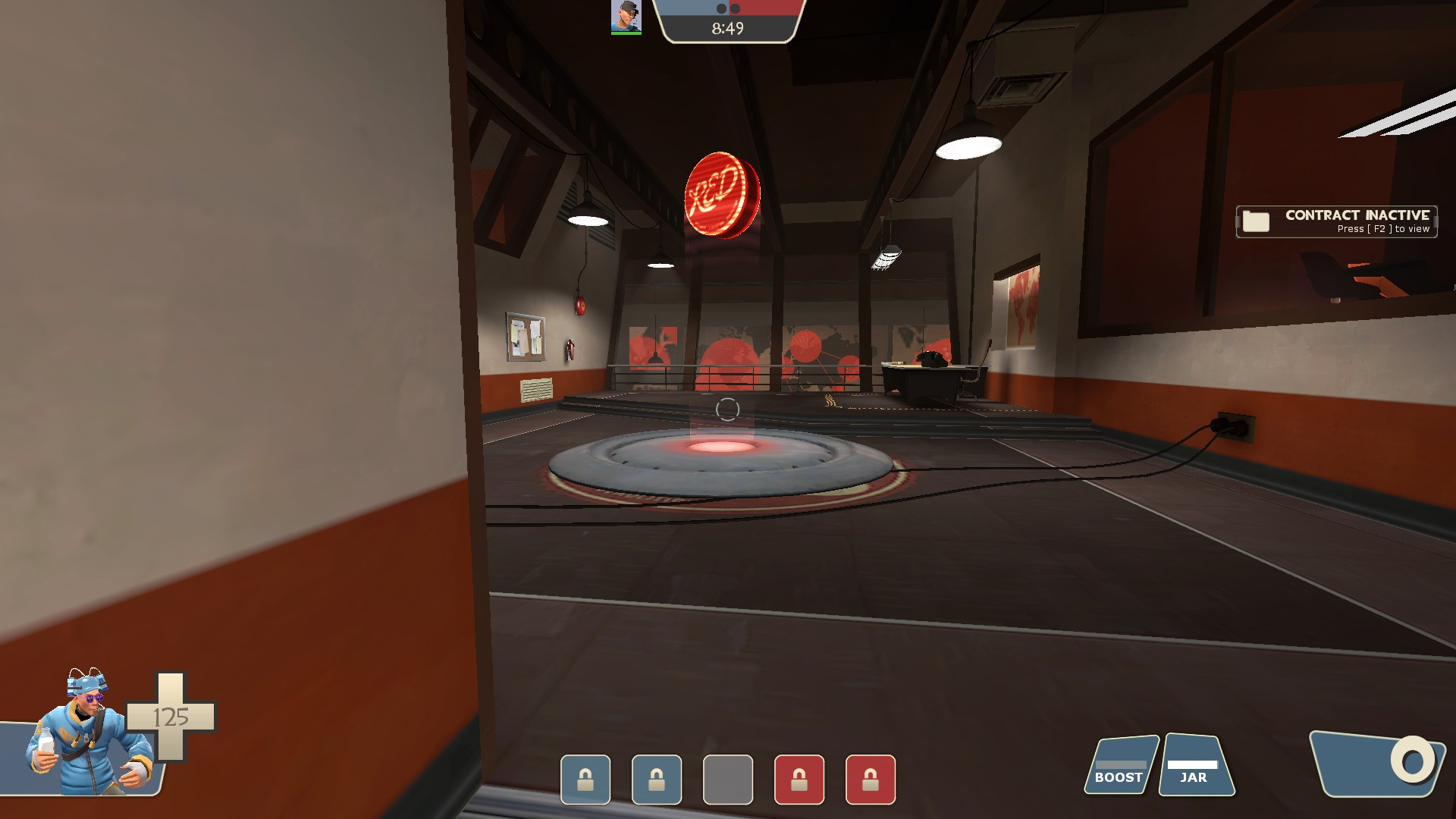Click Press F2 to view text
The image size is (1456, 819).
pyautogui.click(x=1383, y=227)
